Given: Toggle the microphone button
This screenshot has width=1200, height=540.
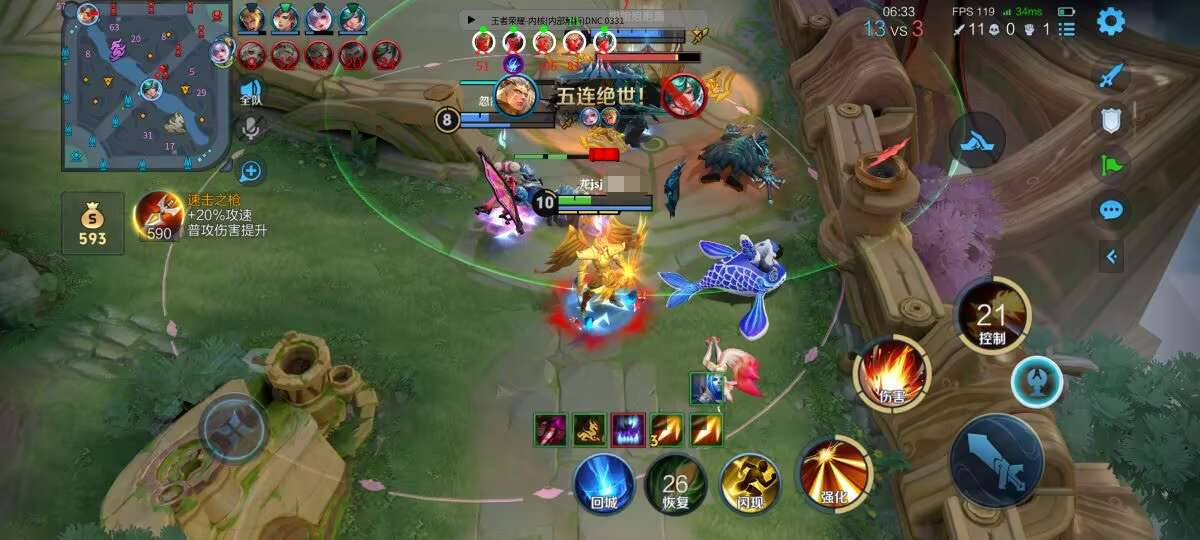Looking at the screenshot, I should (250, 129).
